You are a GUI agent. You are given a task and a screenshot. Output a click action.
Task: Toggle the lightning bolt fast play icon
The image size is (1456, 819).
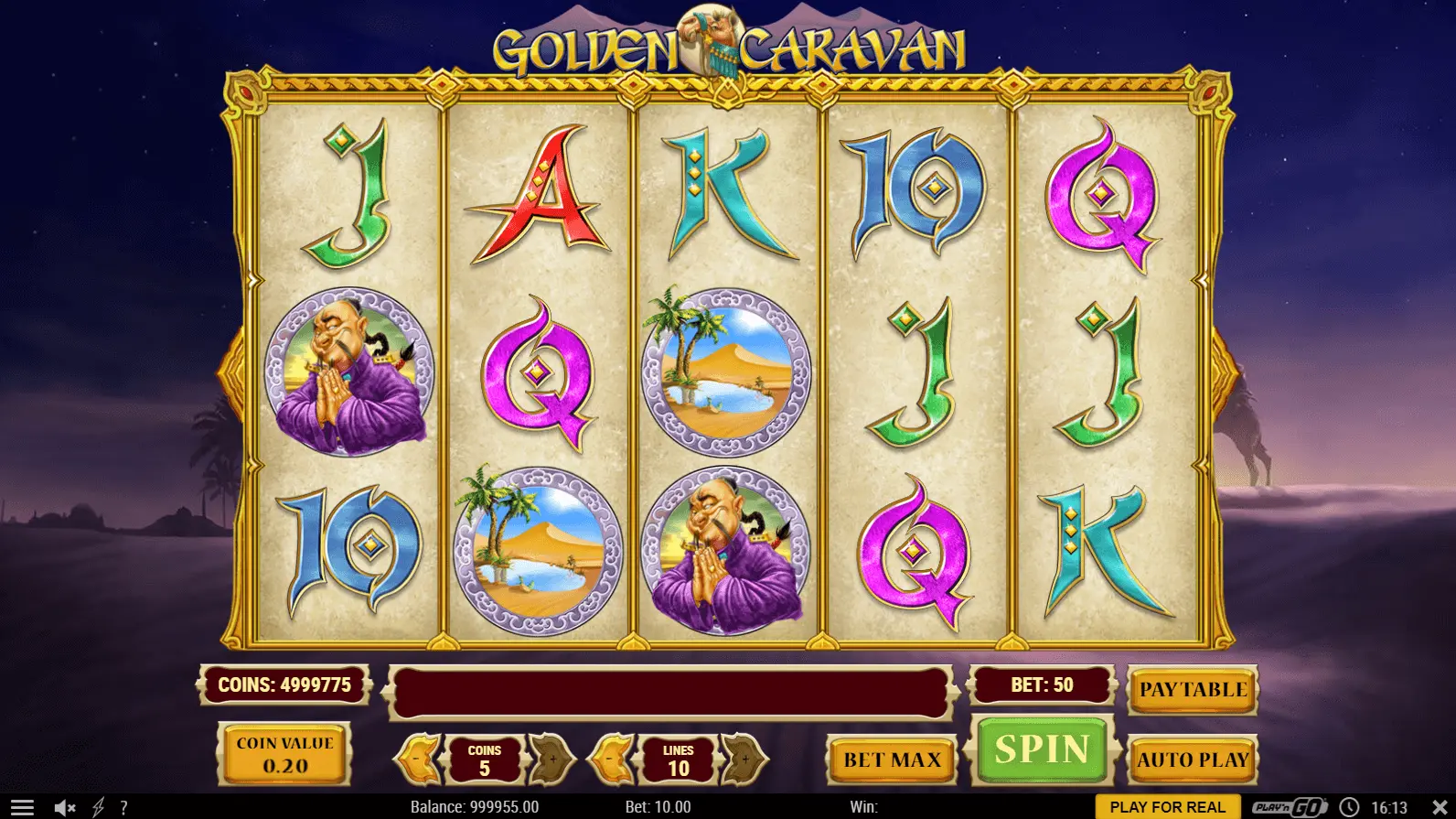click(98, 807)
